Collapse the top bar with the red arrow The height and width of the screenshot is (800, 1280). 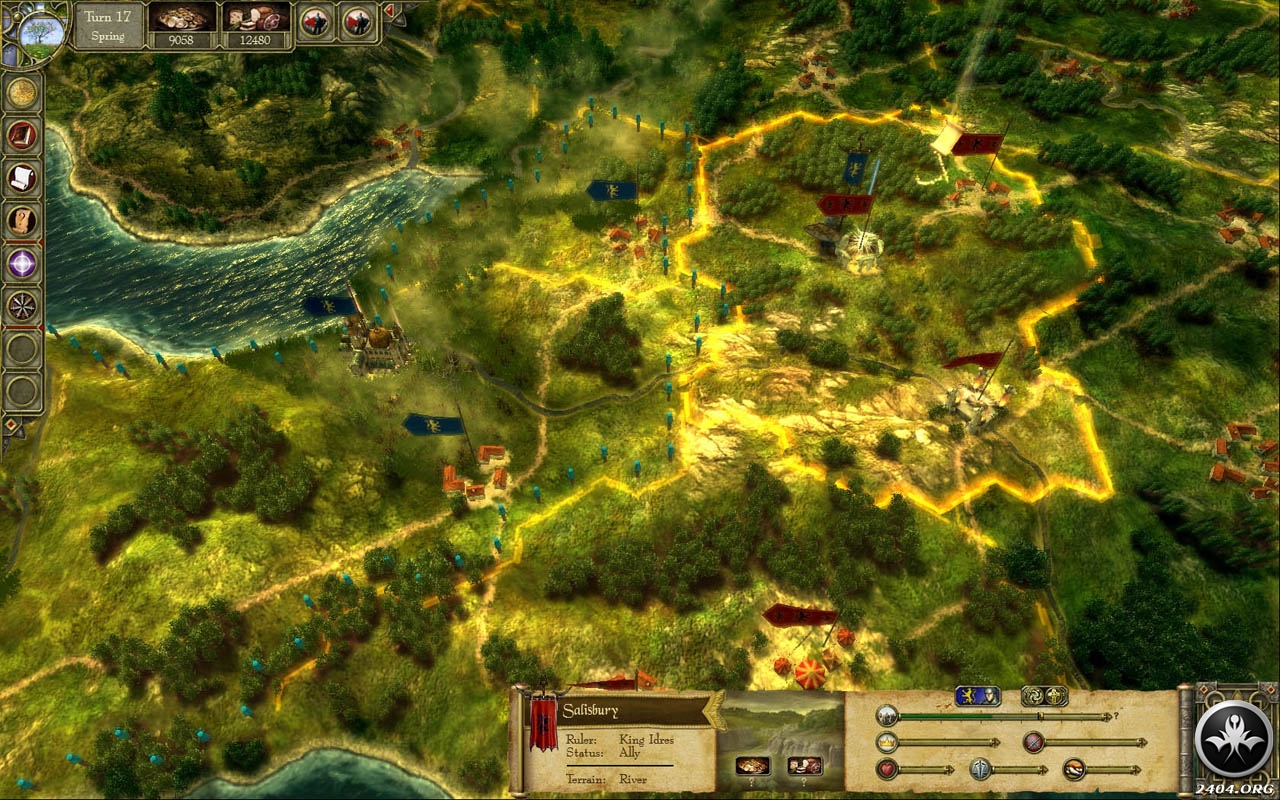[x=388, y=11]
